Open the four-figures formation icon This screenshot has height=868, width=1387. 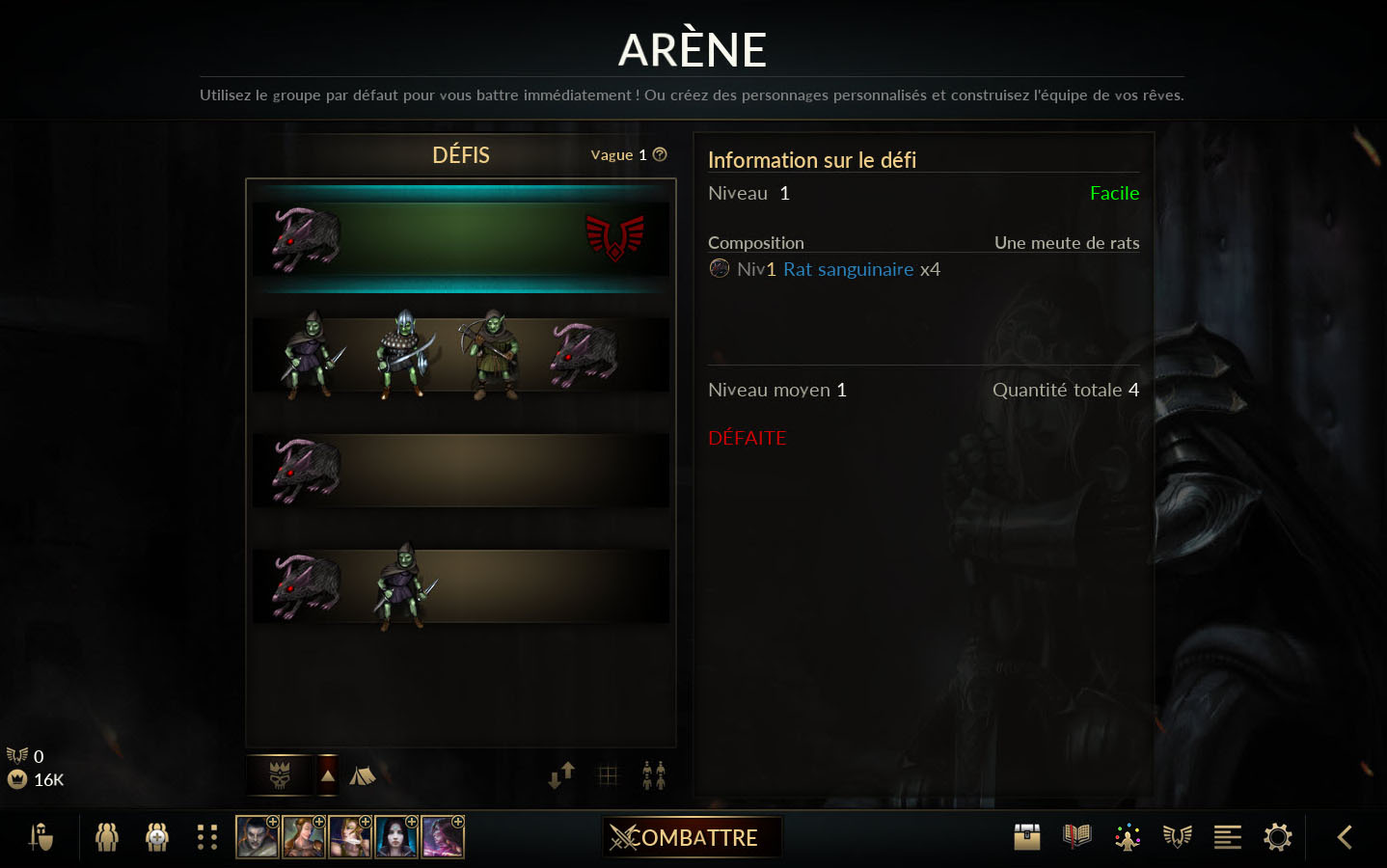pos(654,775)
